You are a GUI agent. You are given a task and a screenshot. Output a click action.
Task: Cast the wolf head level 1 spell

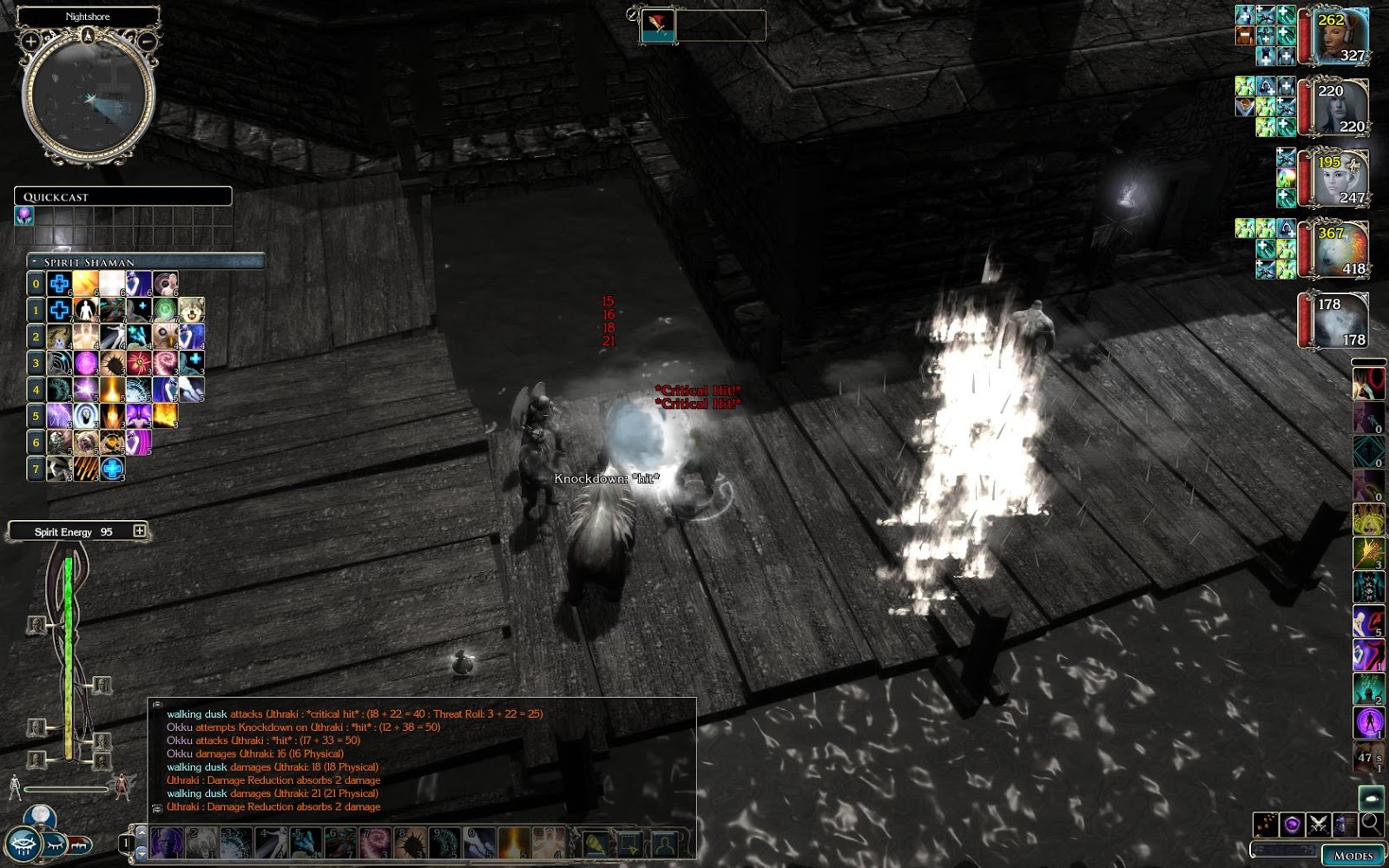click(x=192, y=310)
